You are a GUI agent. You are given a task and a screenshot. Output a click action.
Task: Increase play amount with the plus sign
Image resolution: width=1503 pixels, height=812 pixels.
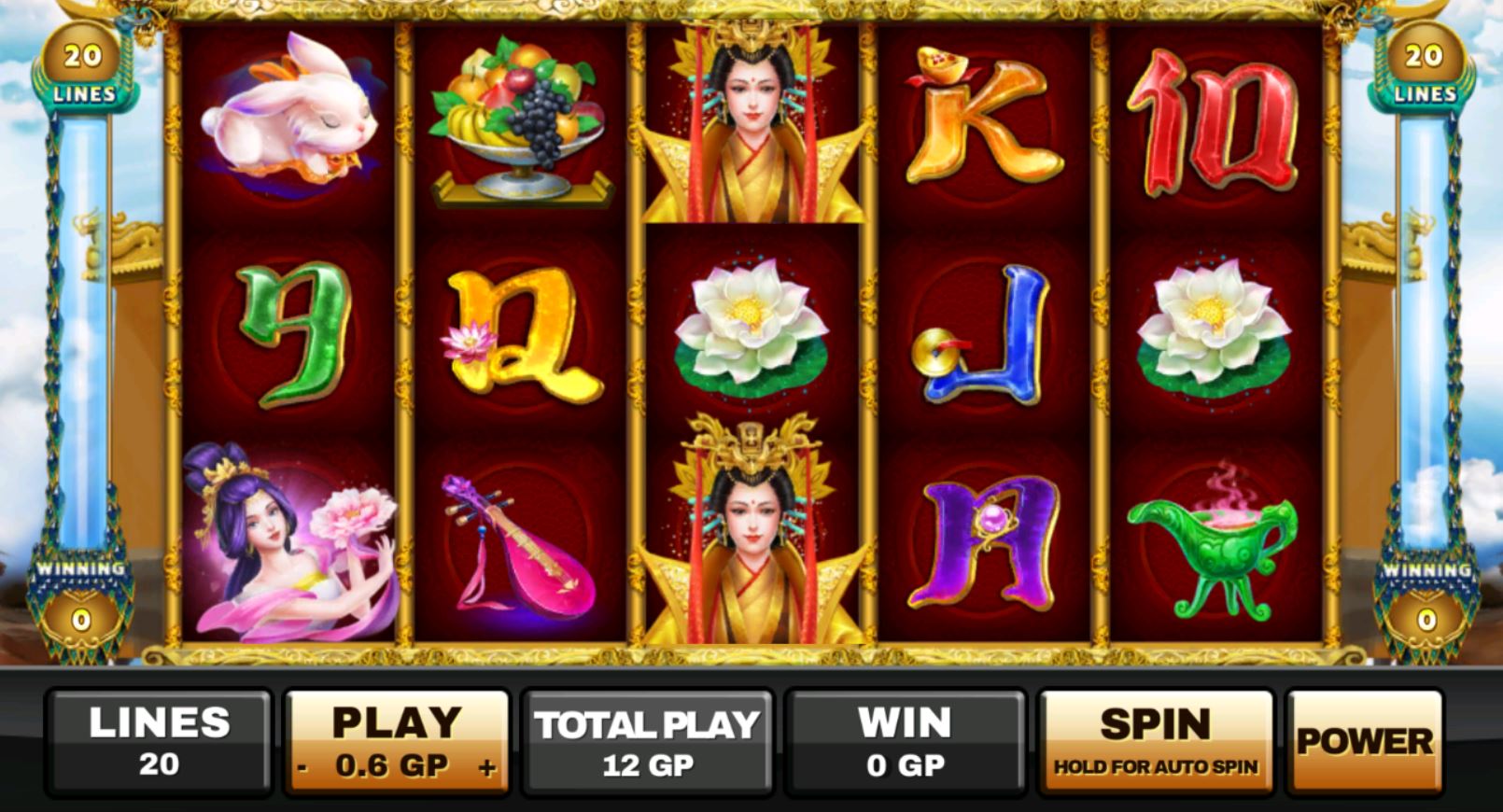pos(487,768)
